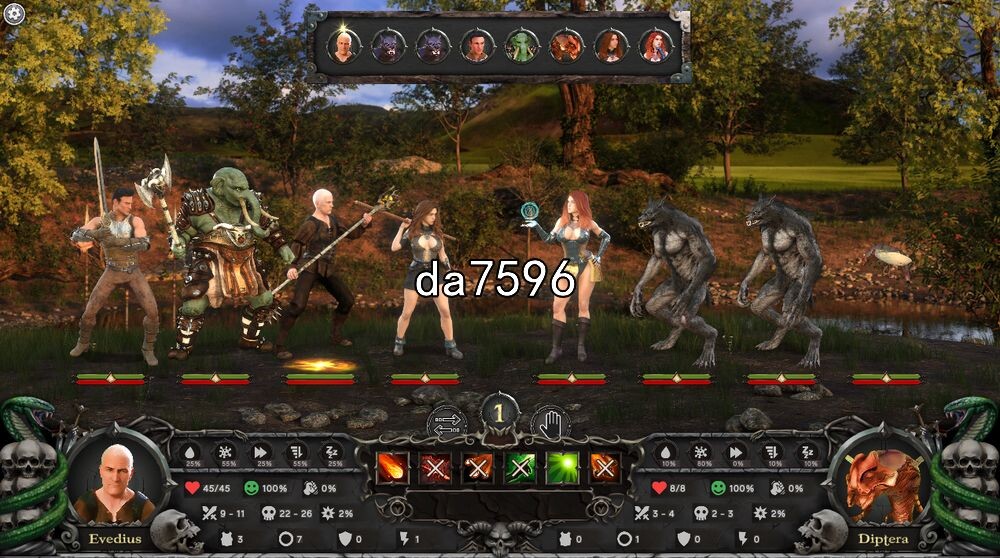Activate the fireball ability
The width and height of the screenshot is (1000, 558).
pyautogui.click(x=391, y=468)
